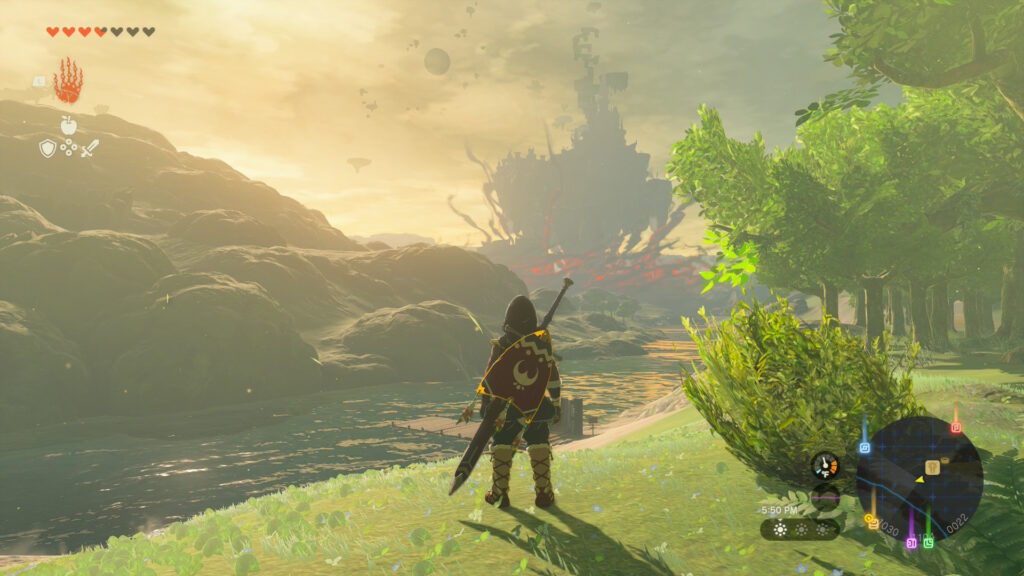This screenshot has width=1024, height=576.
Task: Click the noise level sensor circle
Action: [825, 497]
